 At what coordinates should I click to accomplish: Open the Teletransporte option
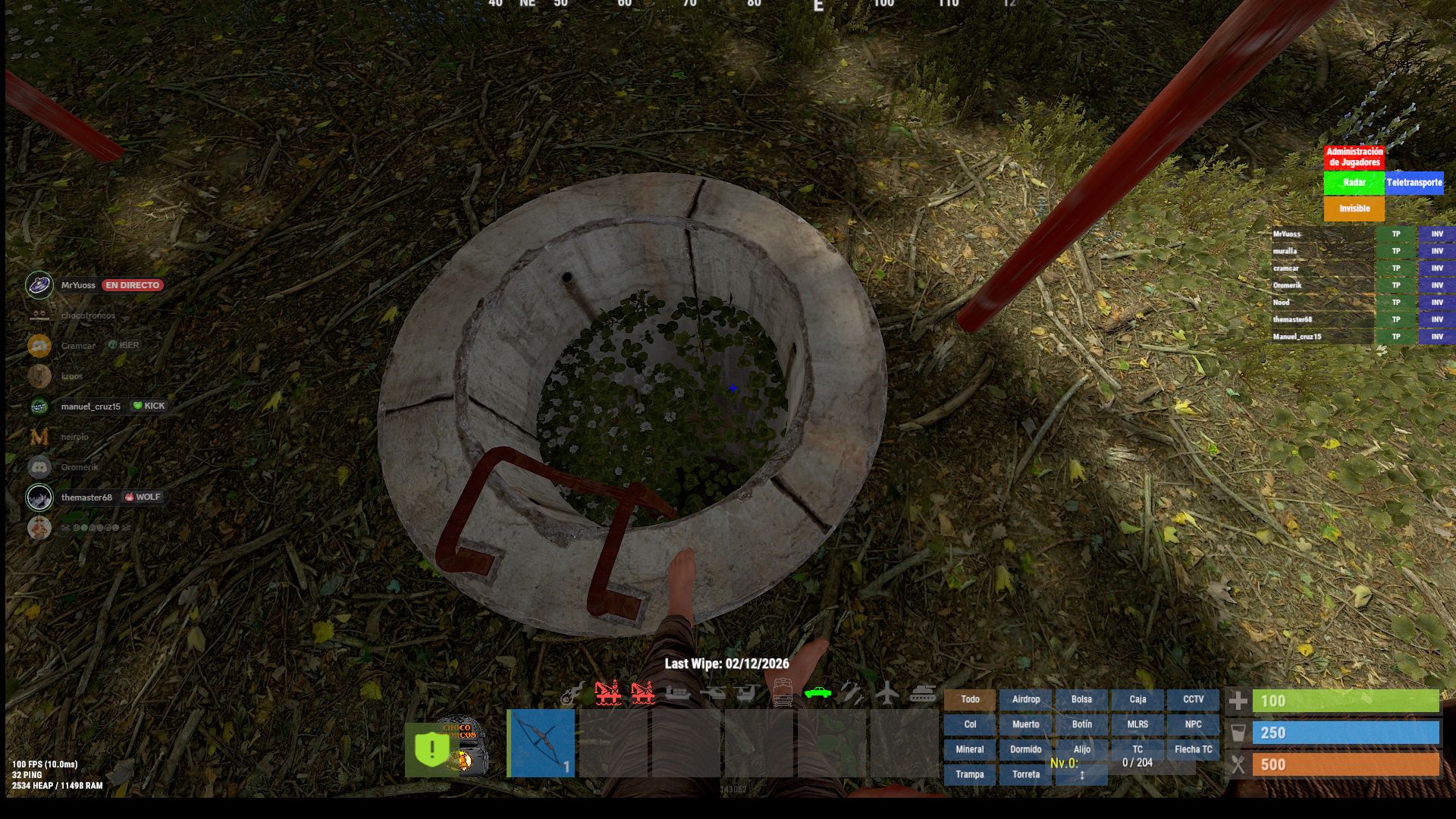pos(1414,183)
